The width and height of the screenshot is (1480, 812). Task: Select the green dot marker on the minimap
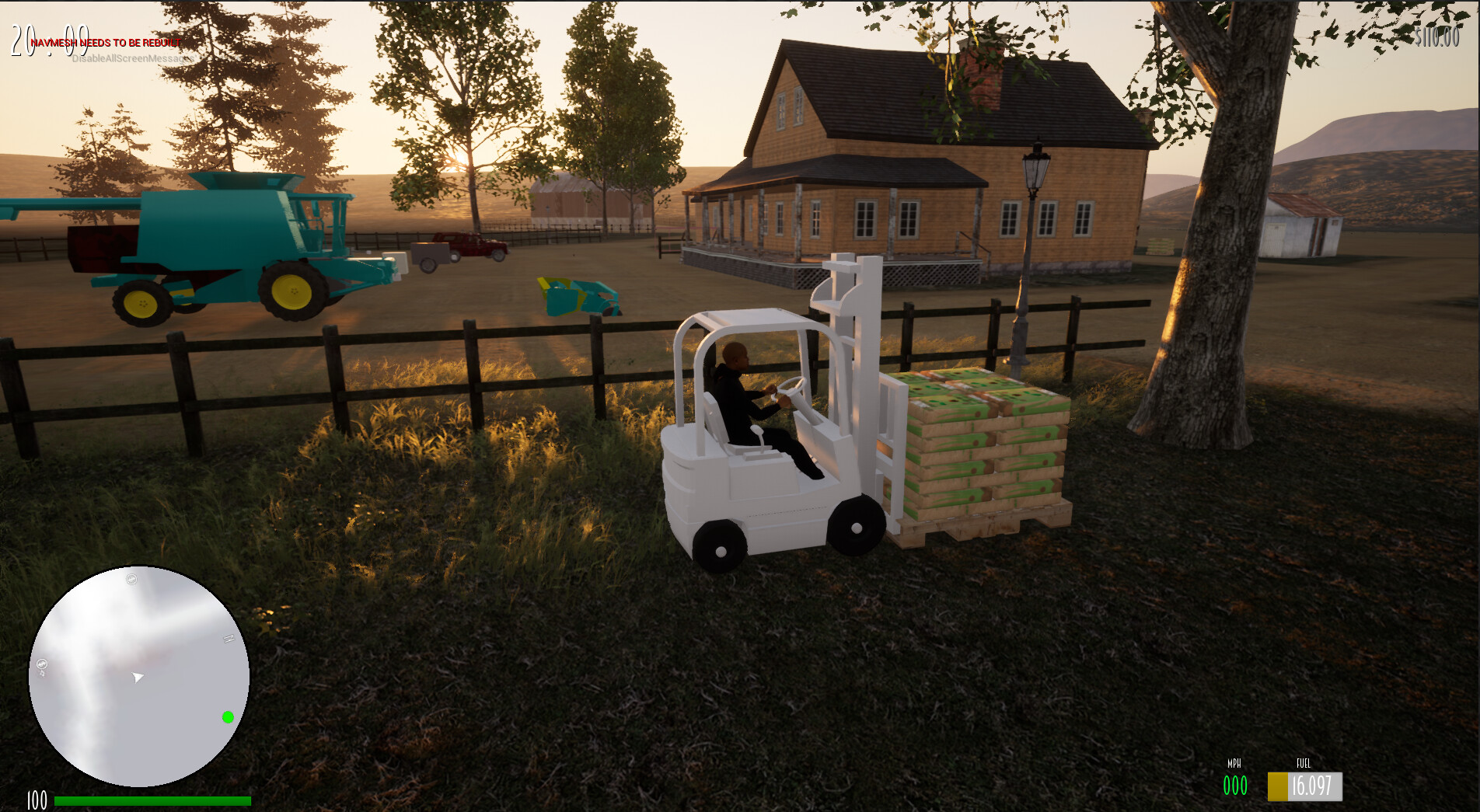point(228,716)
